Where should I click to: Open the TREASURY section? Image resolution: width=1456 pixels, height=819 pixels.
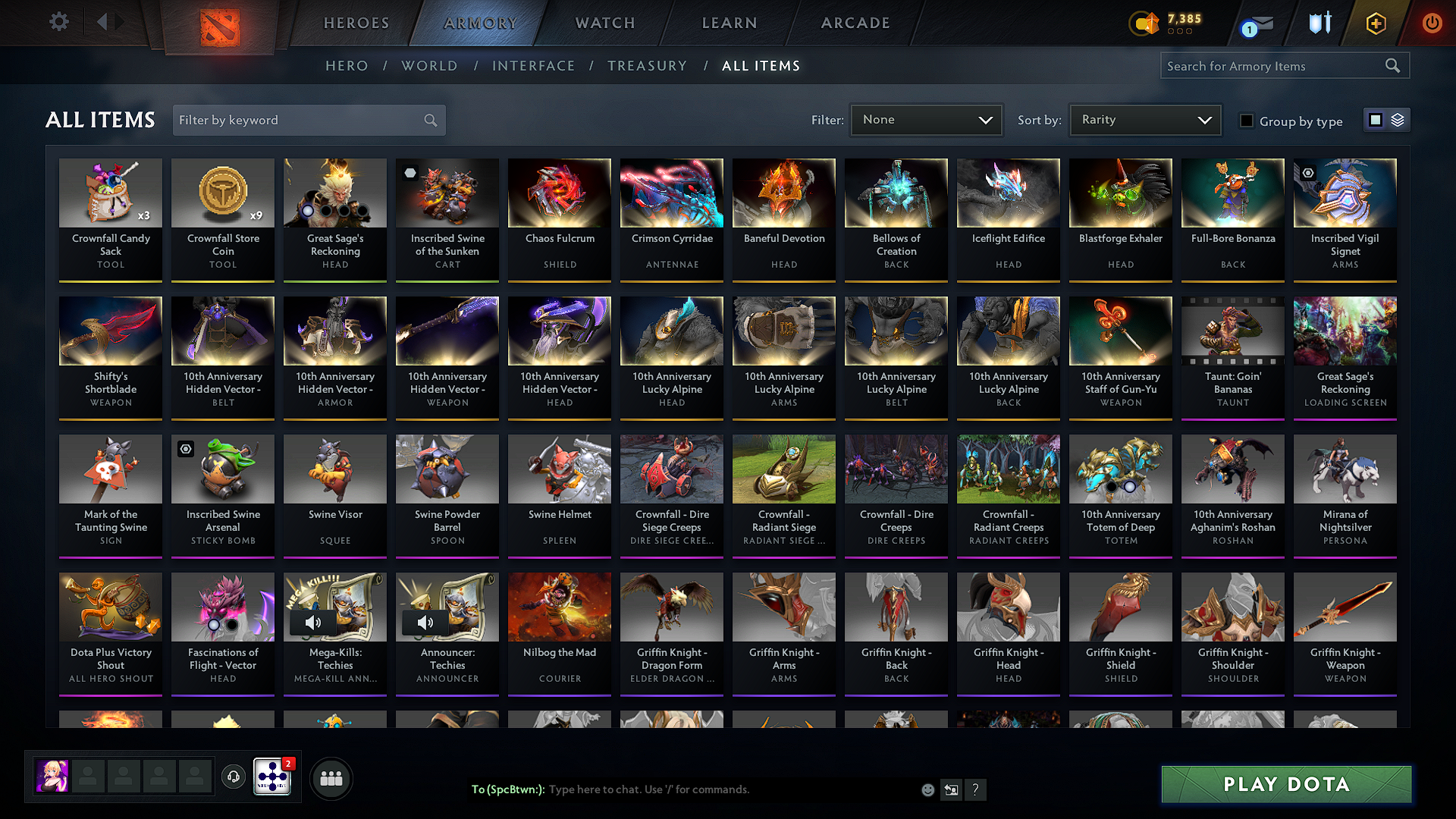[647, 66]
